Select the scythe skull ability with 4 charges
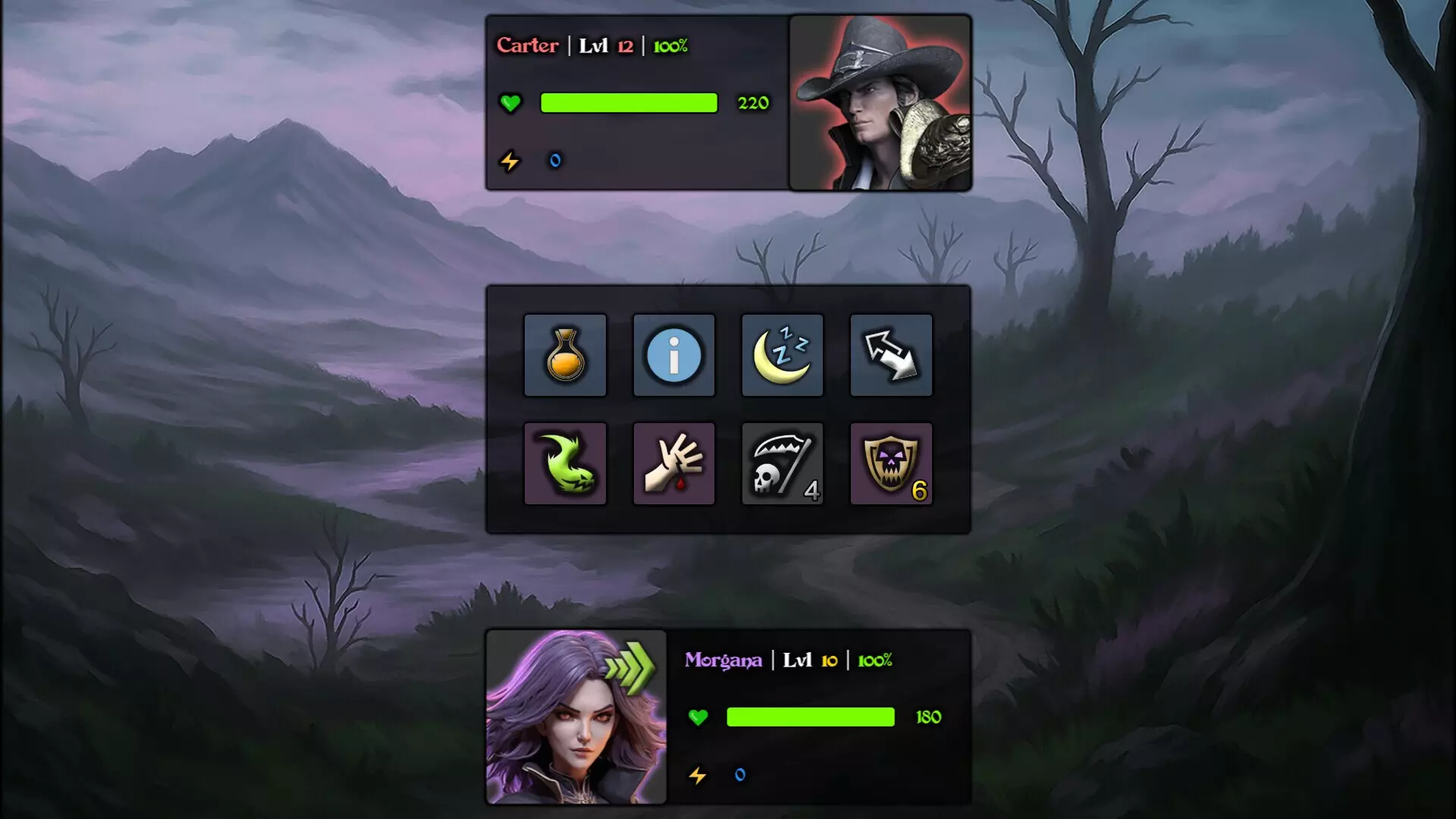1456x819 pixels. [782, 463]
